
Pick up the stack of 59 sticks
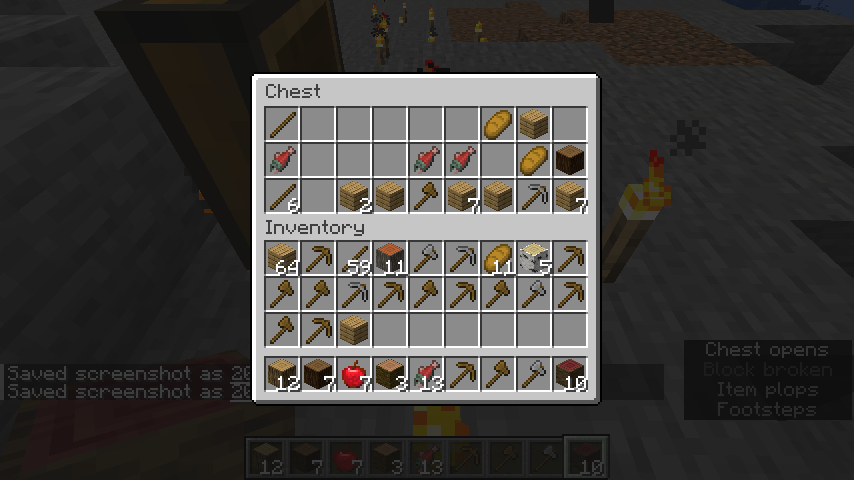click(354, 259)
